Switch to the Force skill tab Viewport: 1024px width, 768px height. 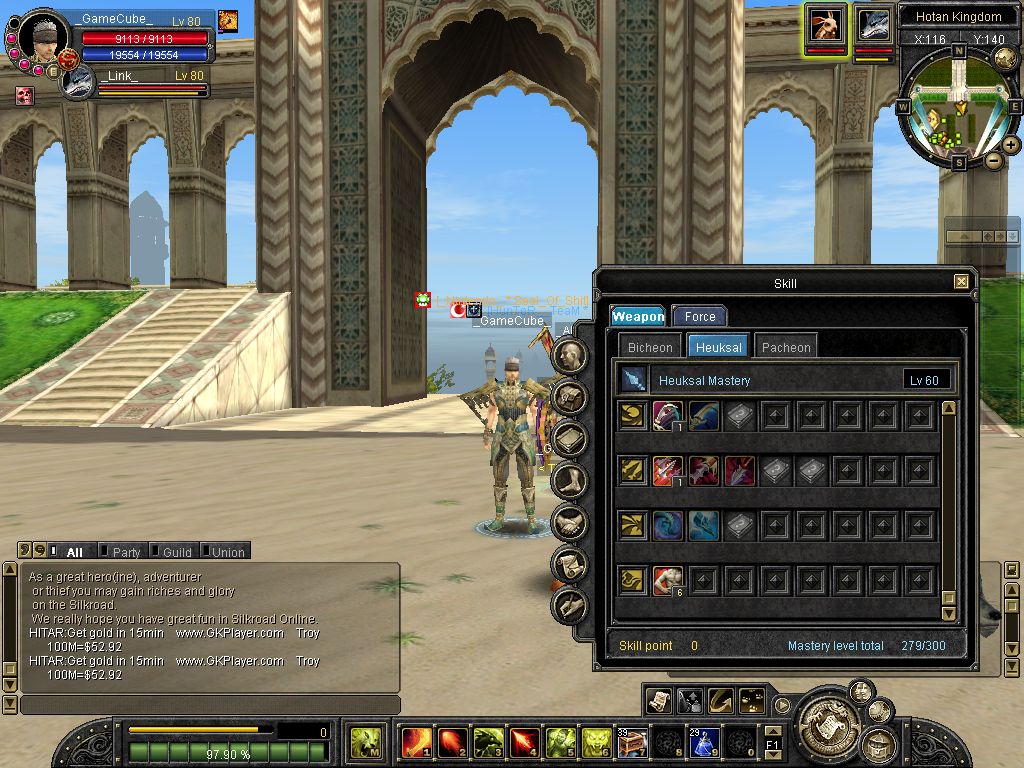pyautogui.click(x=699, y=316)
